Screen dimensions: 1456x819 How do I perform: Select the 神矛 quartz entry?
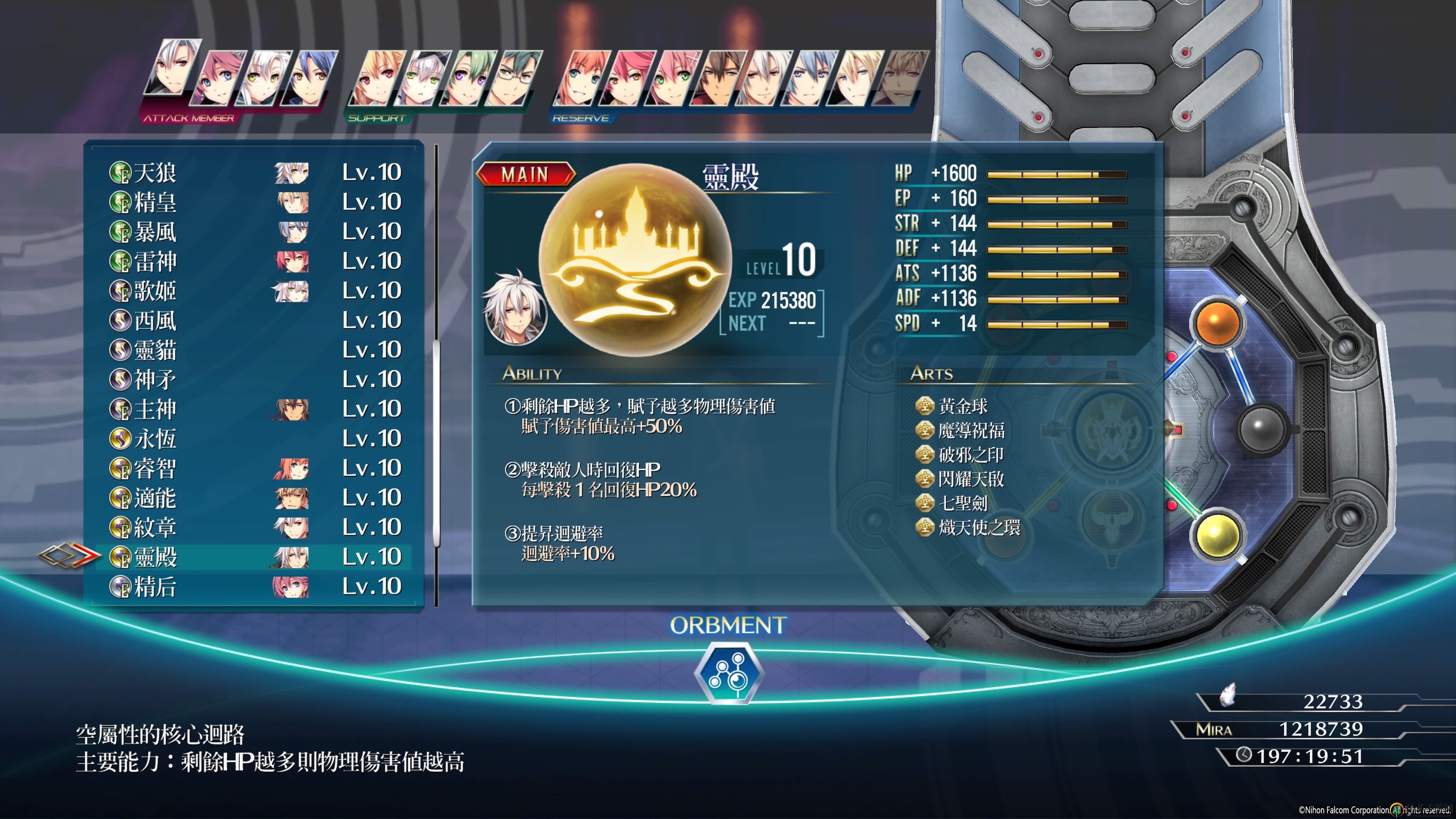pyautogui.click(x=254, y=379)
